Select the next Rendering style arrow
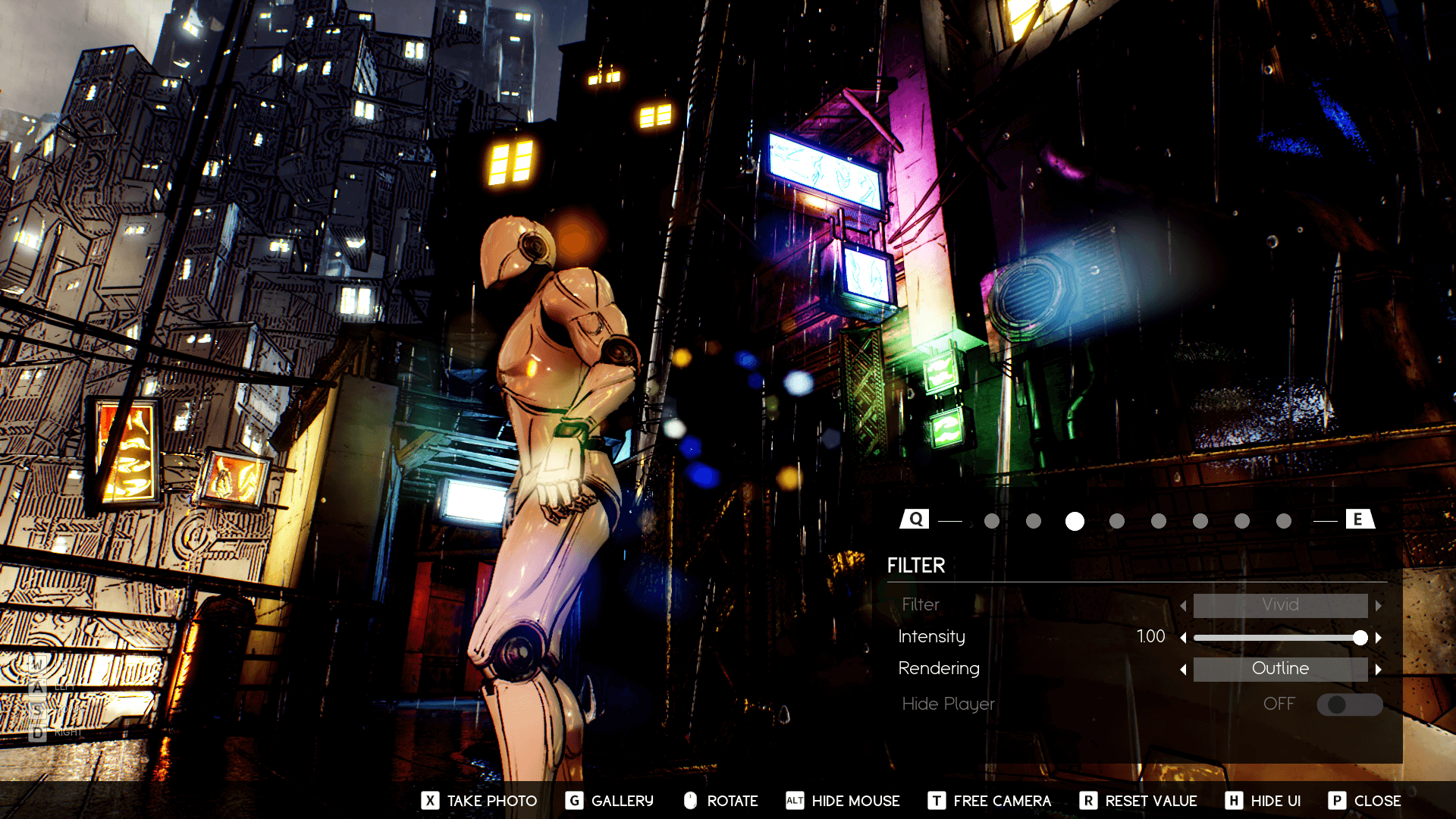Image resolution: width=1456 pixels, height=819 pixels. (1379, 670)
